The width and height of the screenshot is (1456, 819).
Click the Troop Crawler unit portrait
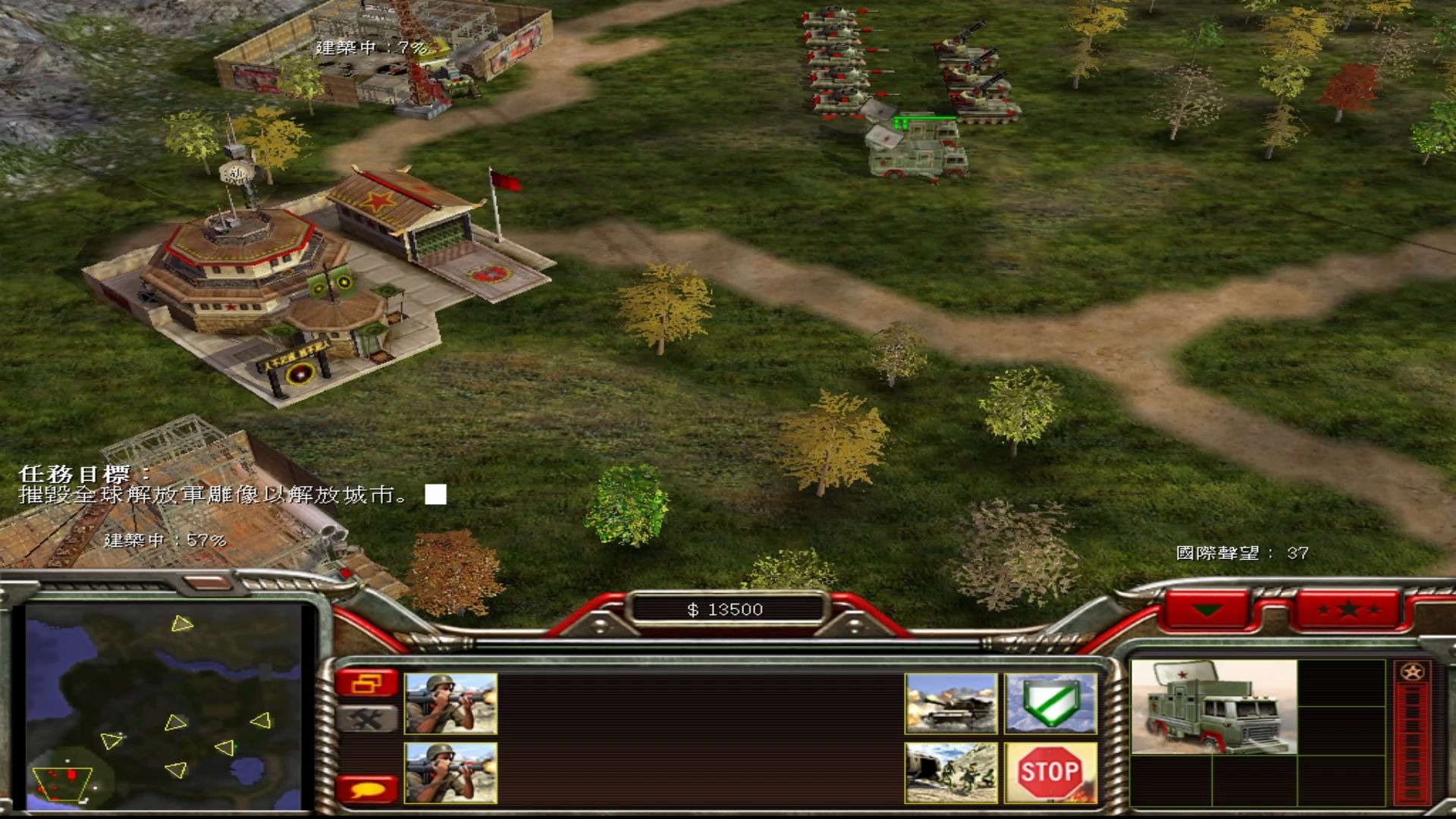pyautogui.click(x=1213, y=707)
